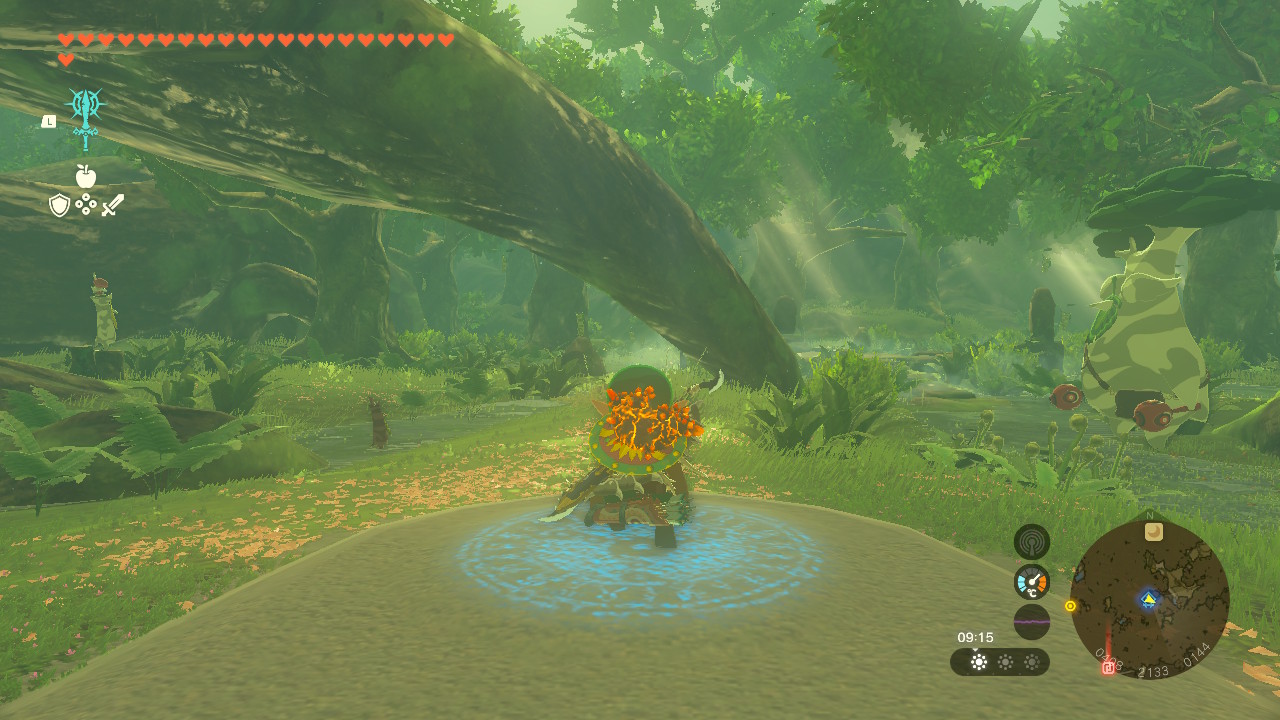Click the Sheikah Sensor signal icon
This screenshot has height=720, width=1280.
[1031, 542]
